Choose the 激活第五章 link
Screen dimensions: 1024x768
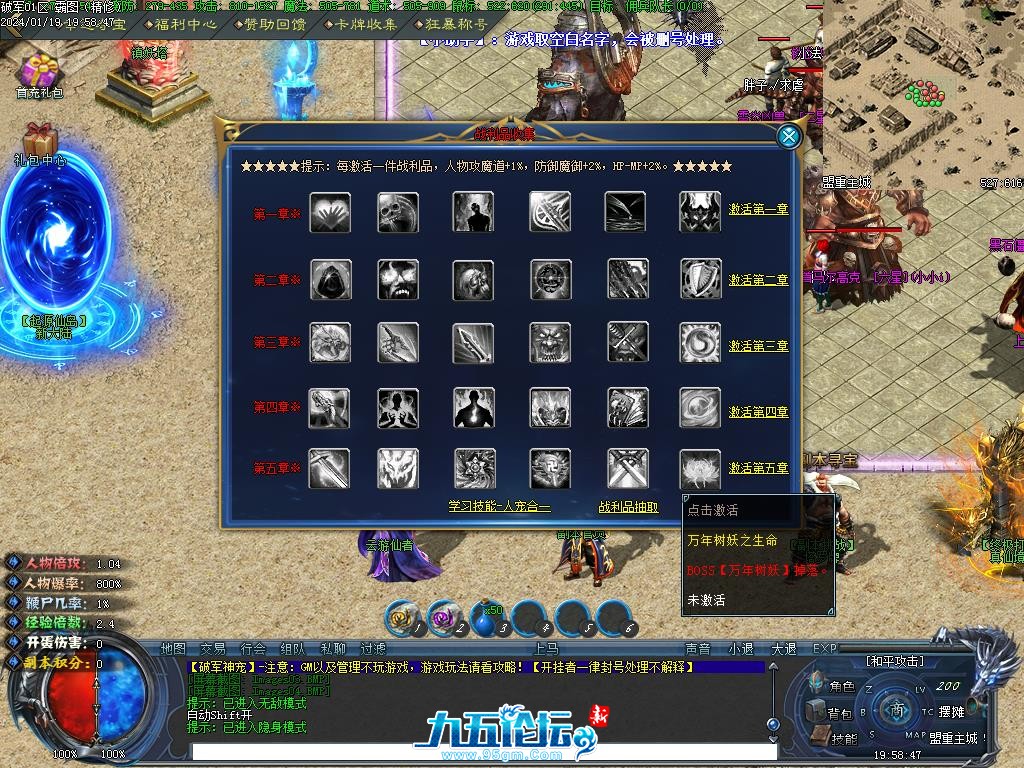[x=758, y=468]
